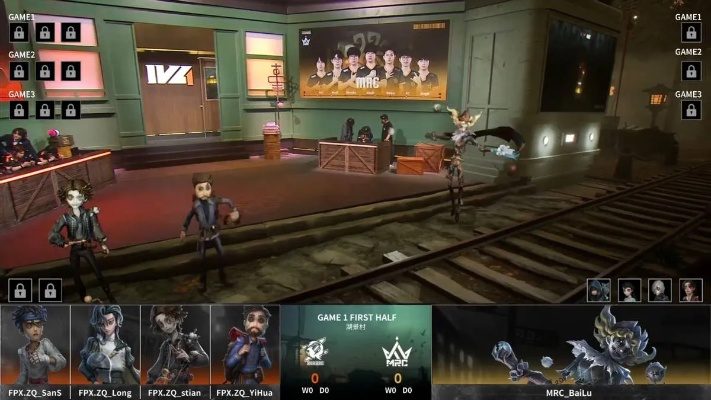
Task: Choose the red-jacket character ban icon
Action: [691, 290]
